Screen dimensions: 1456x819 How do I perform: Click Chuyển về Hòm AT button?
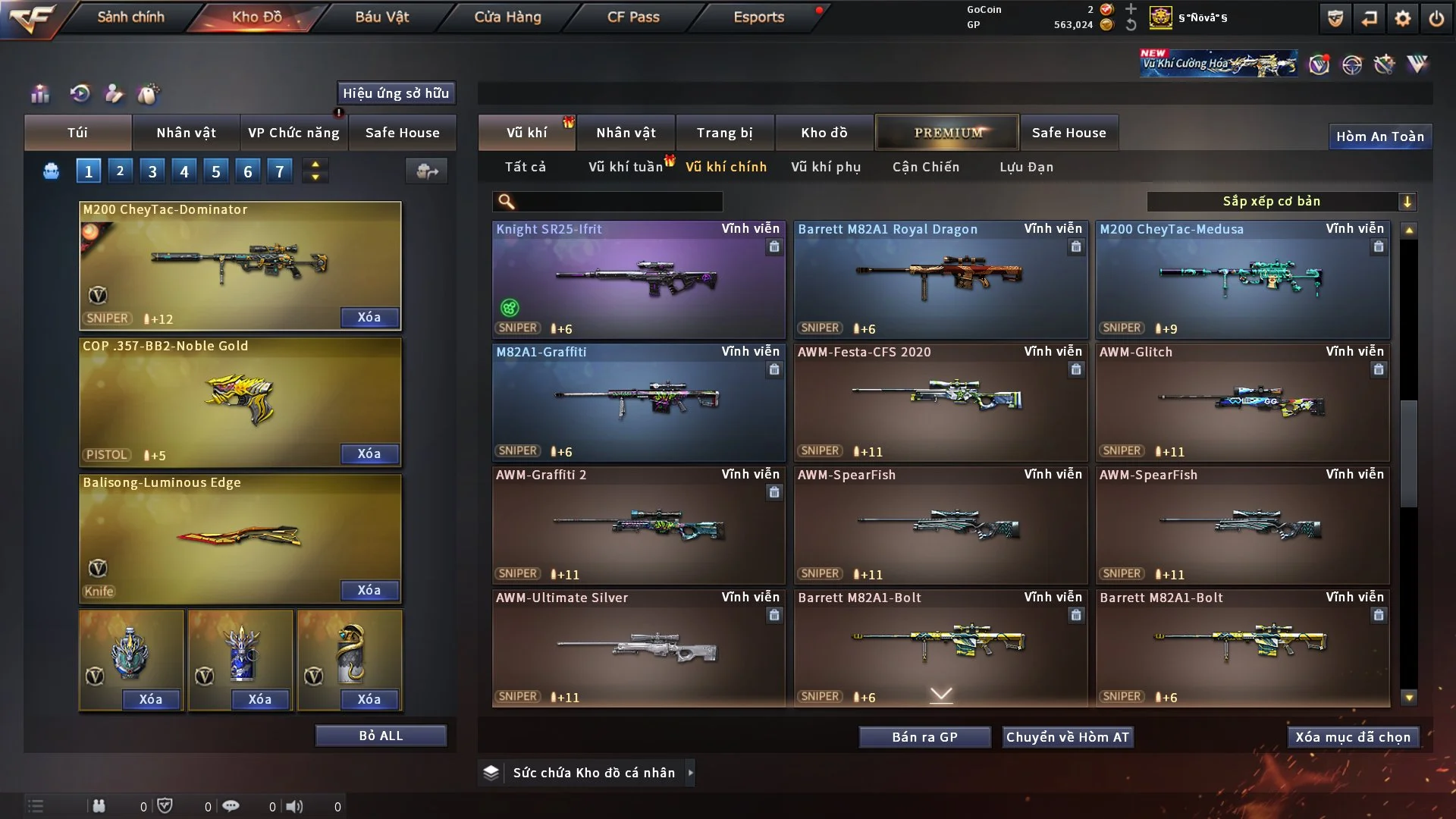click(x=1068, y=737)
